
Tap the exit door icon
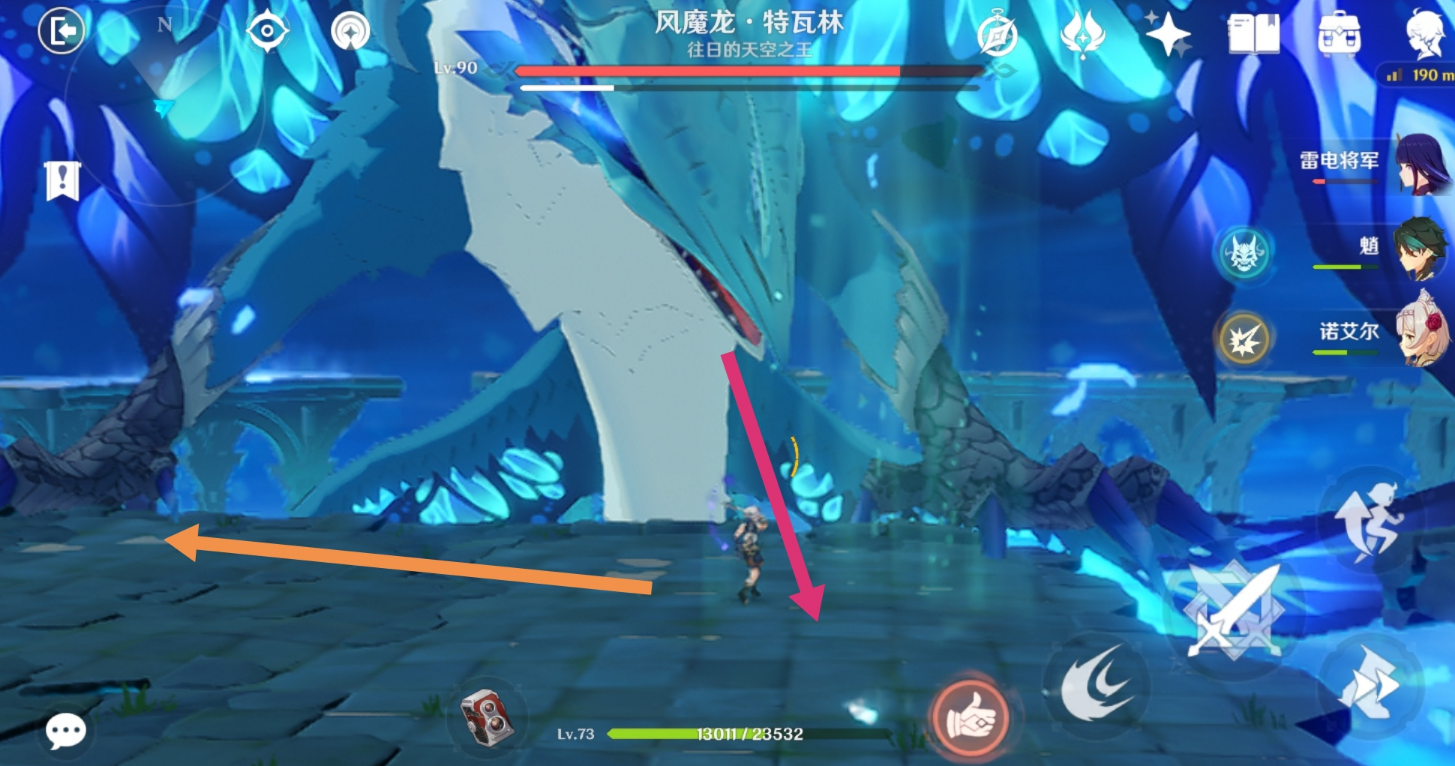(x=61, y=32)
